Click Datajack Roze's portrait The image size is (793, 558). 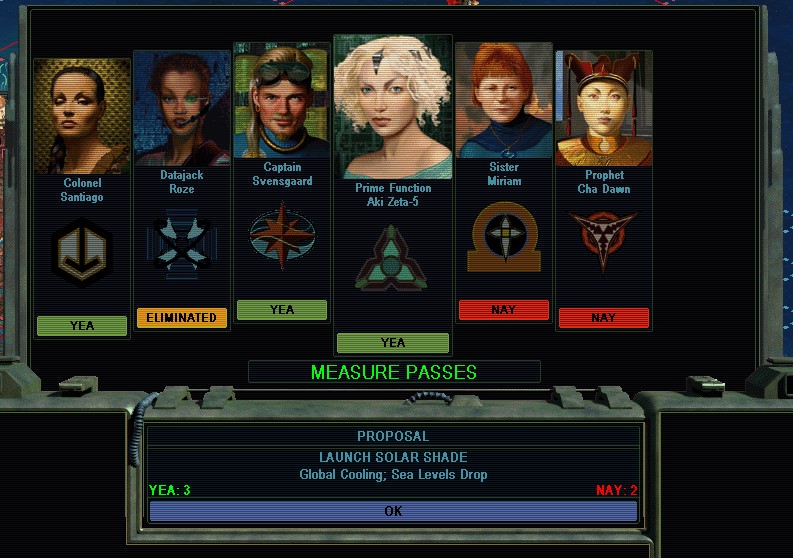pyautogui.click(x=181, y=107)
